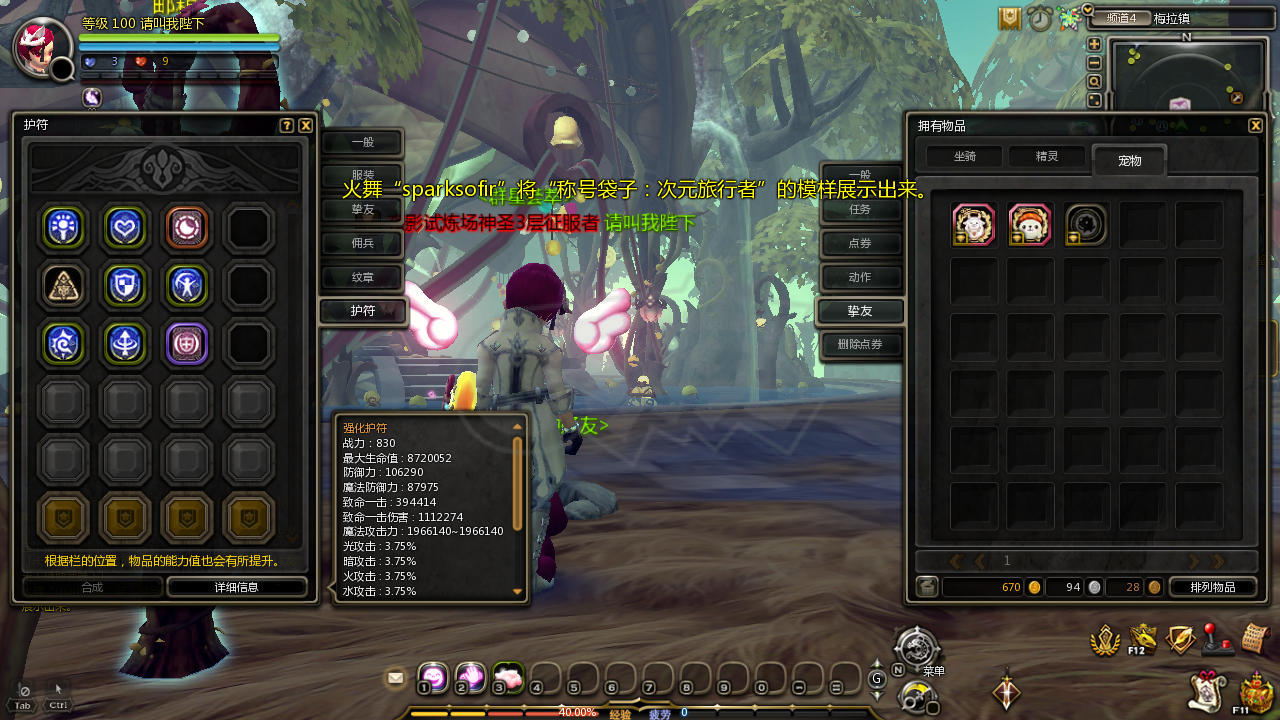Select the 任务 quest inventory tab
This screenshot has width=1280, height=720.
[860, 210]
